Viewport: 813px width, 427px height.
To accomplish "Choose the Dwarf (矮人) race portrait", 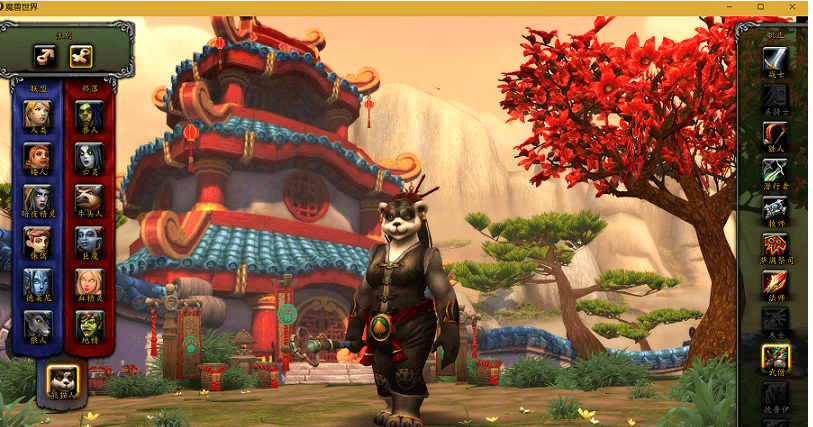I will pos(38,156).
